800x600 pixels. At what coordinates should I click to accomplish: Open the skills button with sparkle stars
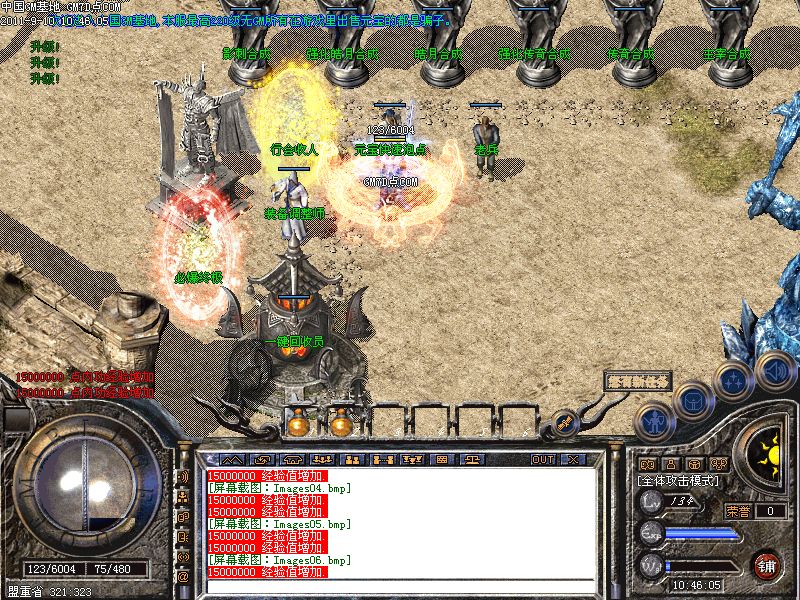point(733,381)
